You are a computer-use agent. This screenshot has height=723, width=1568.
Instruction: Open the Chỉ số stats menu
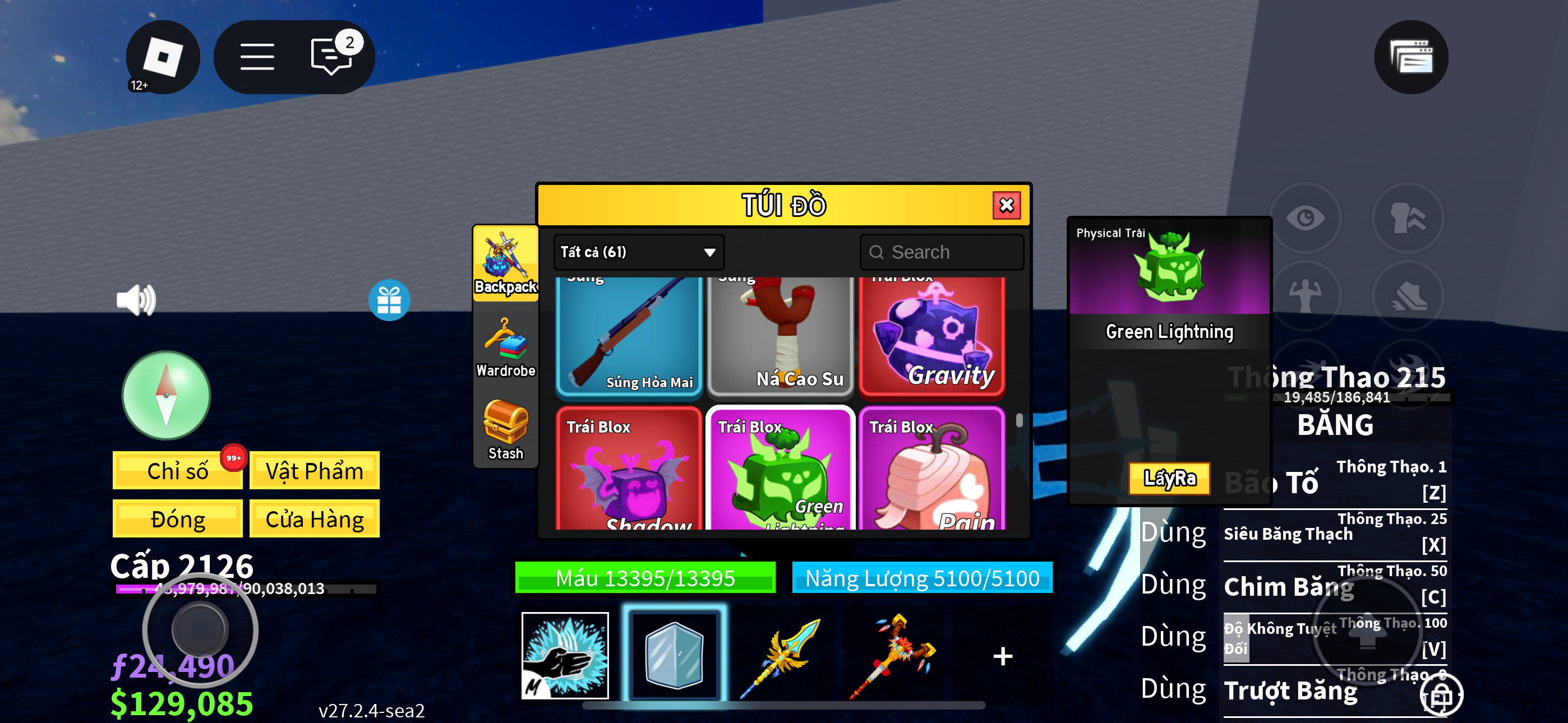coord(177,470)
